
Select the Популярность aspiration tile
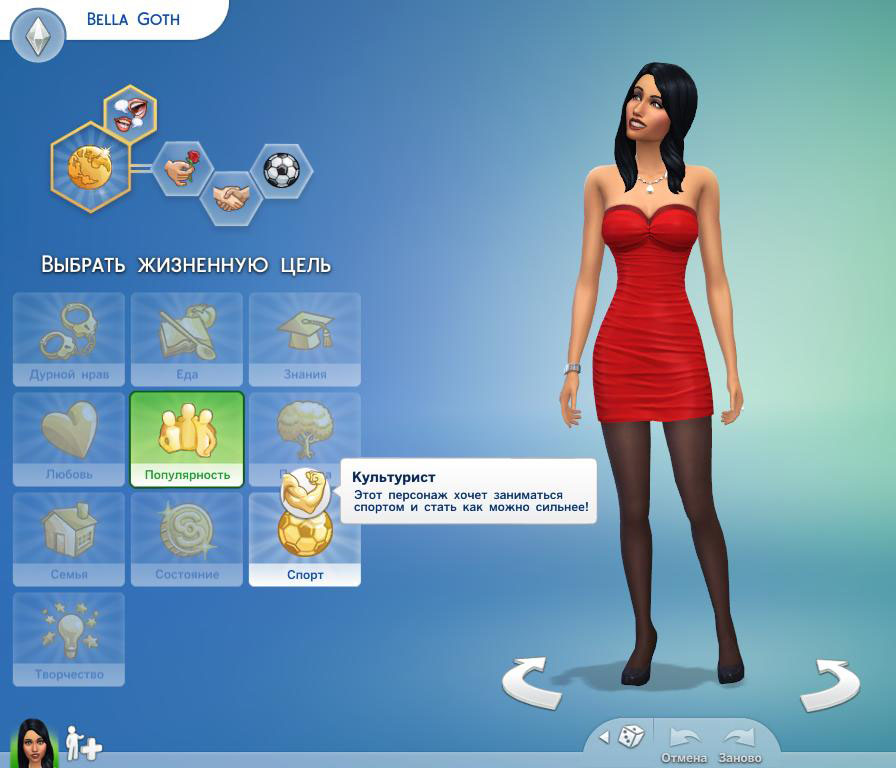[187, 439]
